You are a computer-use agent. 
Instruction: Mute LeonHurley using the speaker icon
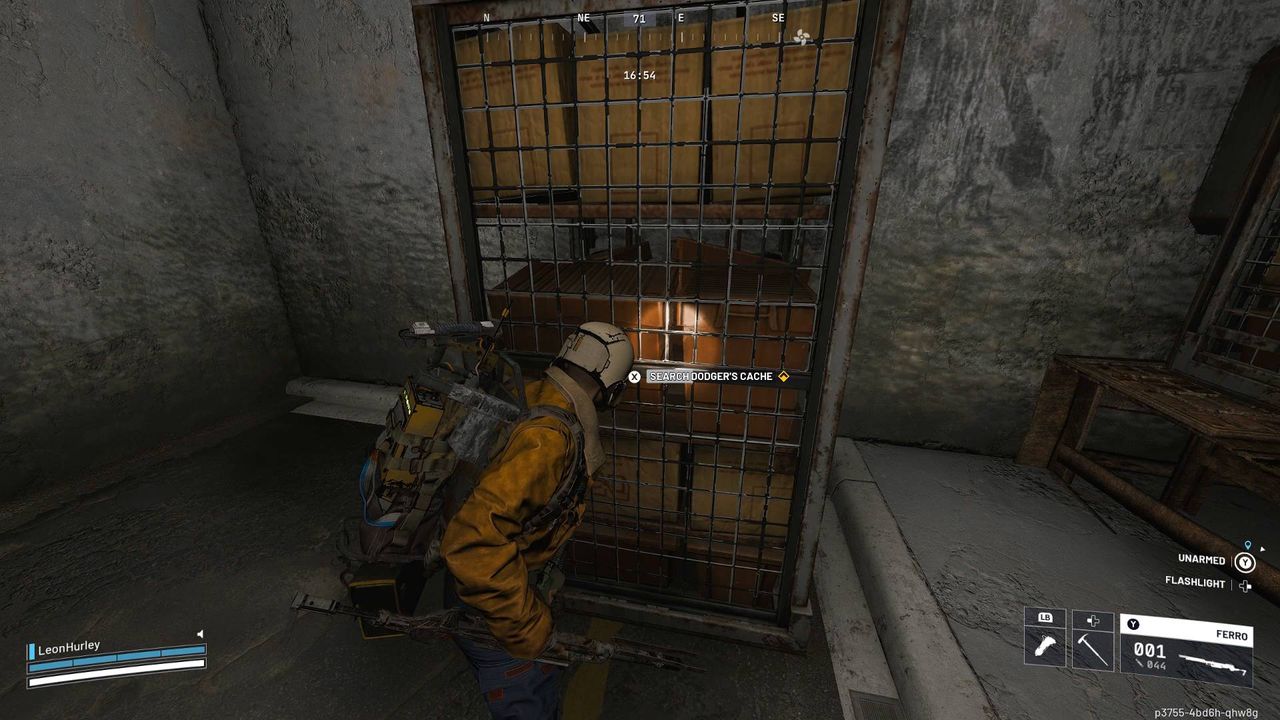coord(200,634)
